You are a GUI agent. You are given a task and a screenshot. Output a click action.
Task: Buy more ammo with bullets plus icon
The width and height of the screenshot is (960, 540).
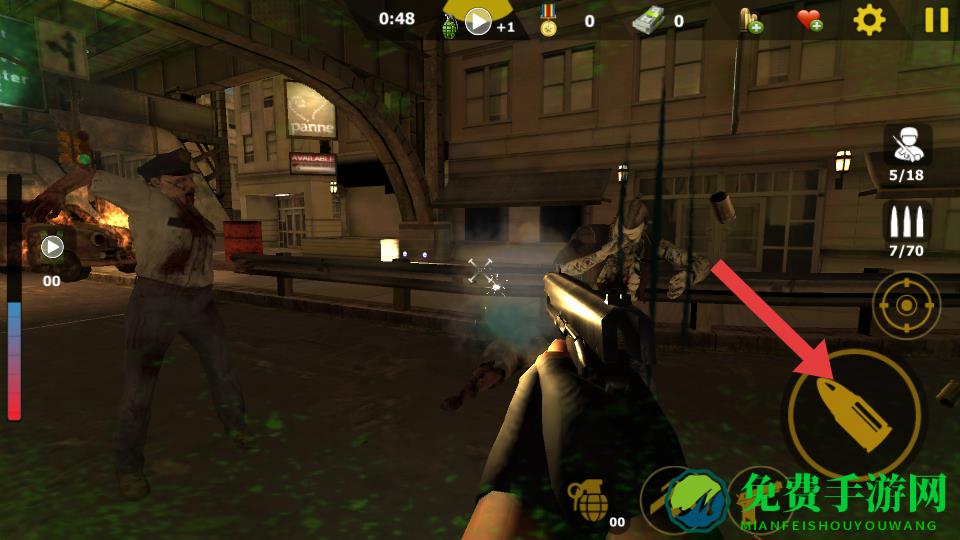750,20
